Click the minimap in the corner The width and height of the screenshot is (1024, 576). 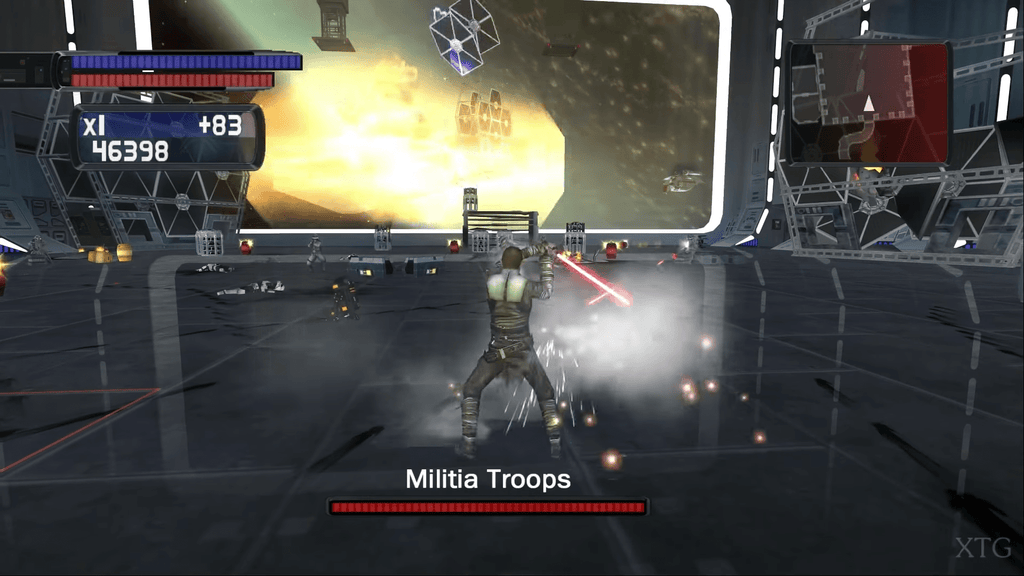(x=868, y=102)
